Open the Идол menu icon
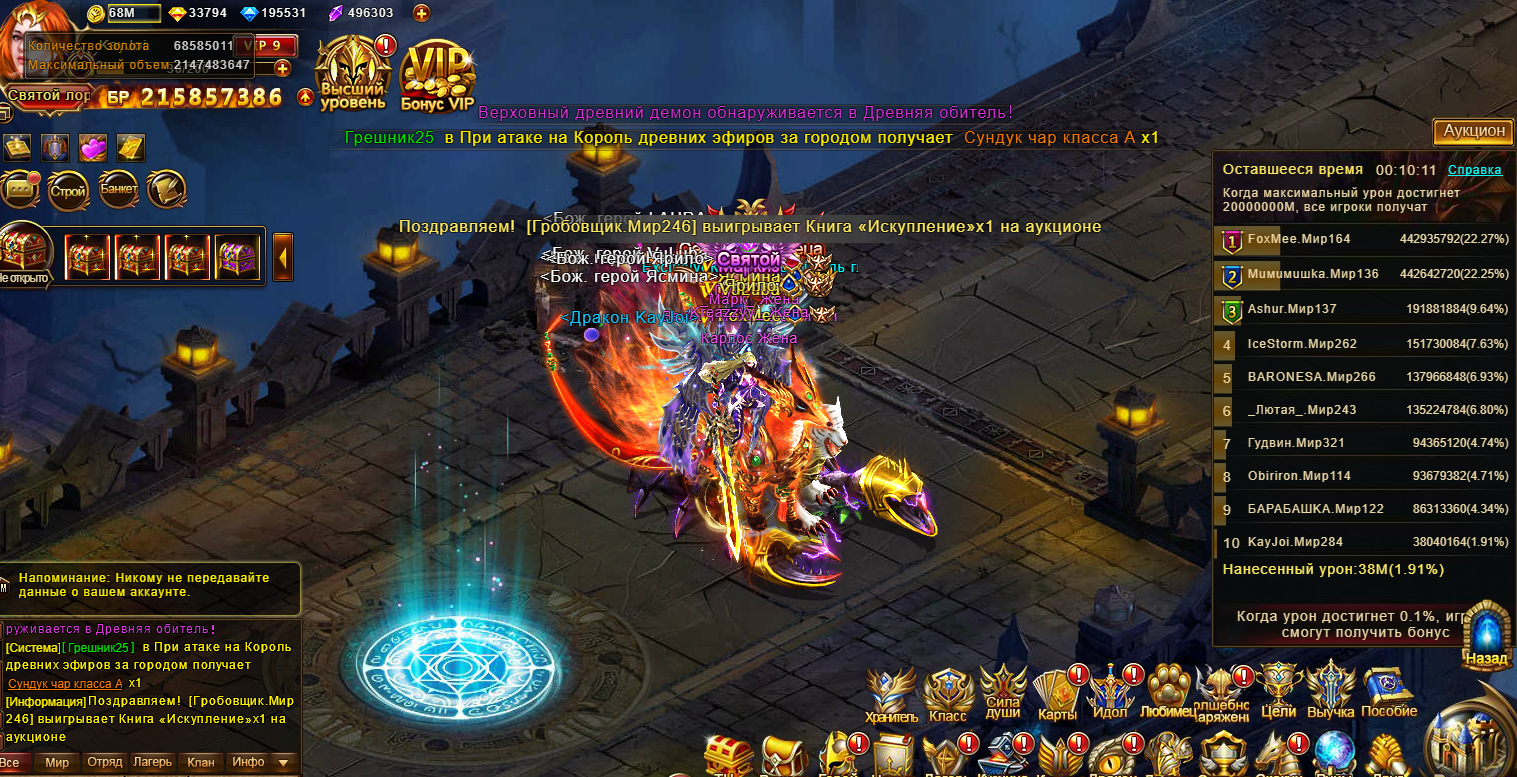Screen dimensions: 1517x777 [x=1111, y=693]
